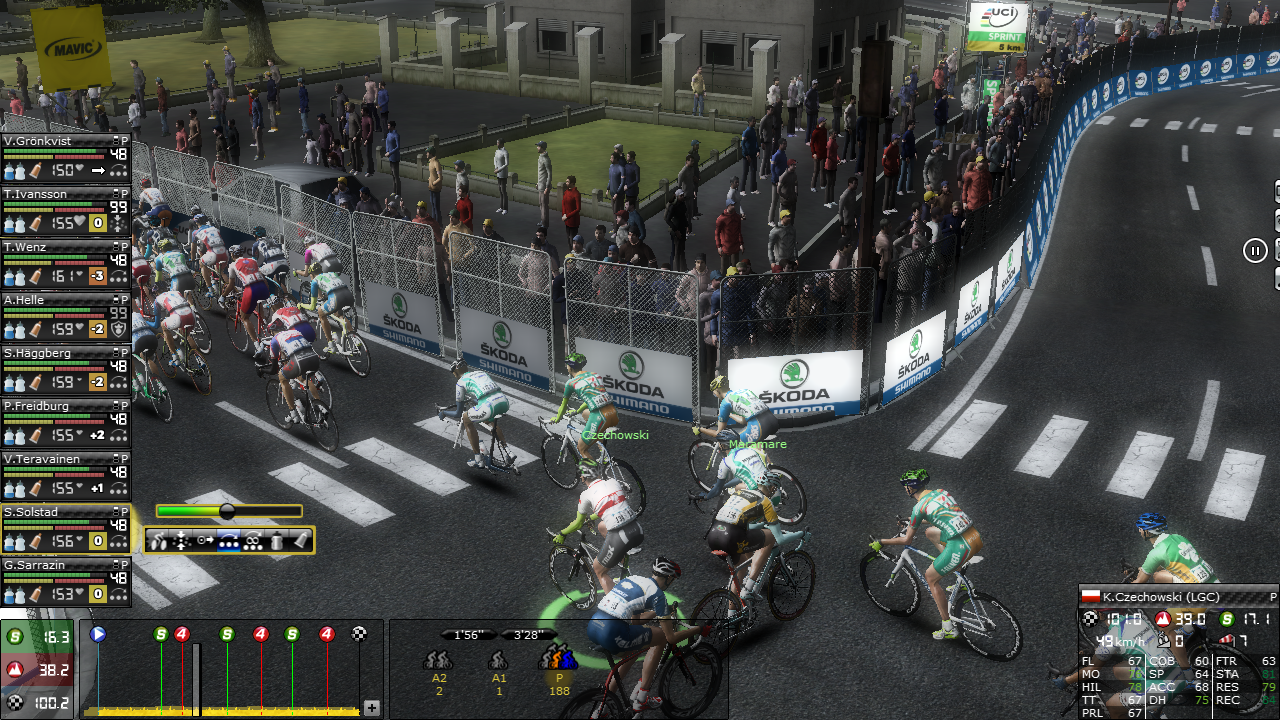
Task: Use the energy gel action
Action: point(300,541)
